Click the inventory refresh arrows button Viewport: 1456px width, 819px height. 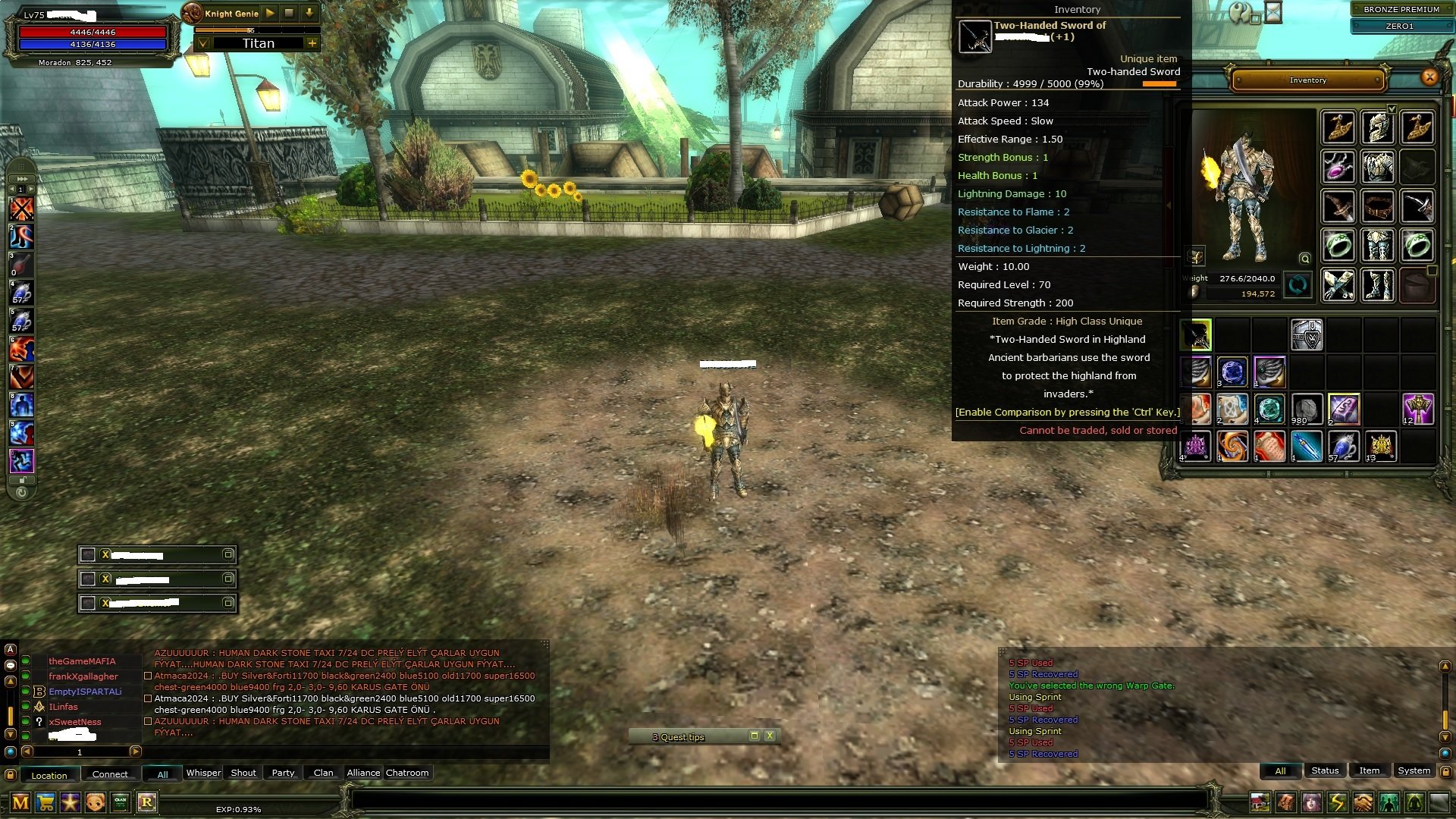tap(1298, 285)
